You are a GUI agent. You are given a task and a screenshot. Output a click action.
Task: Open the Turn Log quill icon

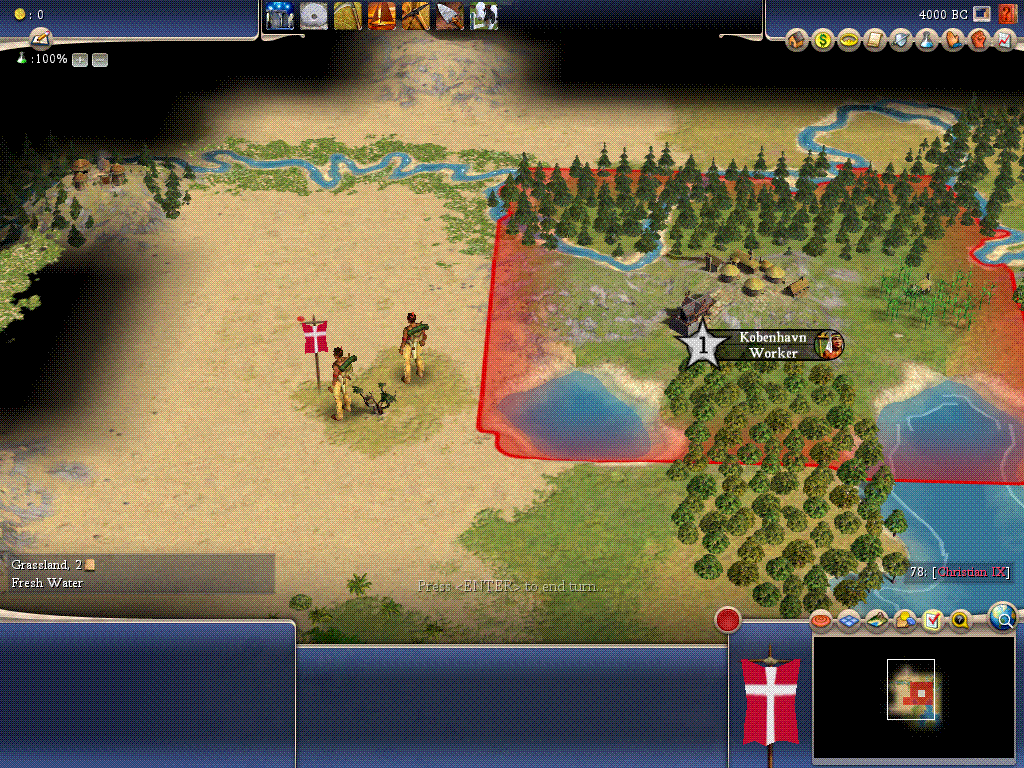41,39
